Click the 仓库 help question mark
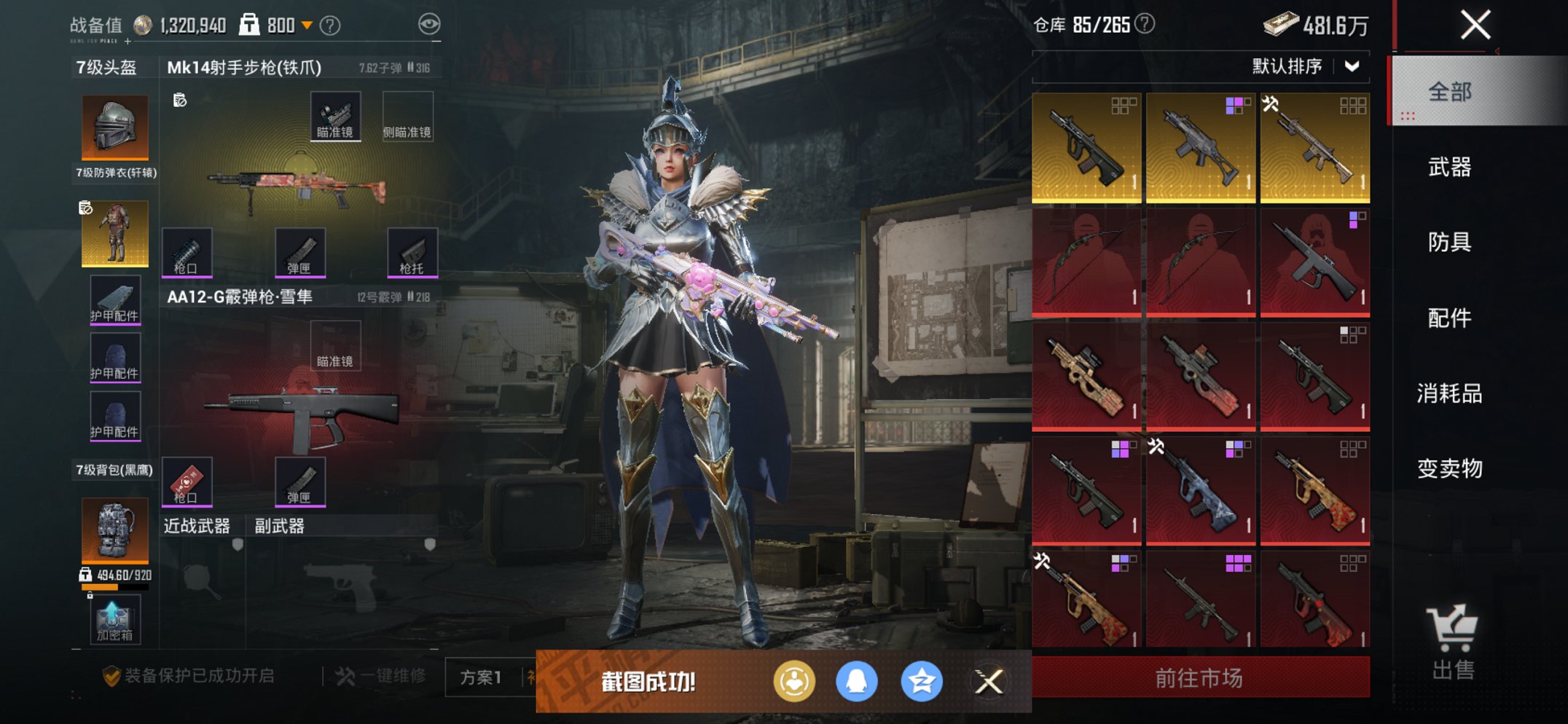The width and height of the screenshot is (1568, 724). (1145, 25)
